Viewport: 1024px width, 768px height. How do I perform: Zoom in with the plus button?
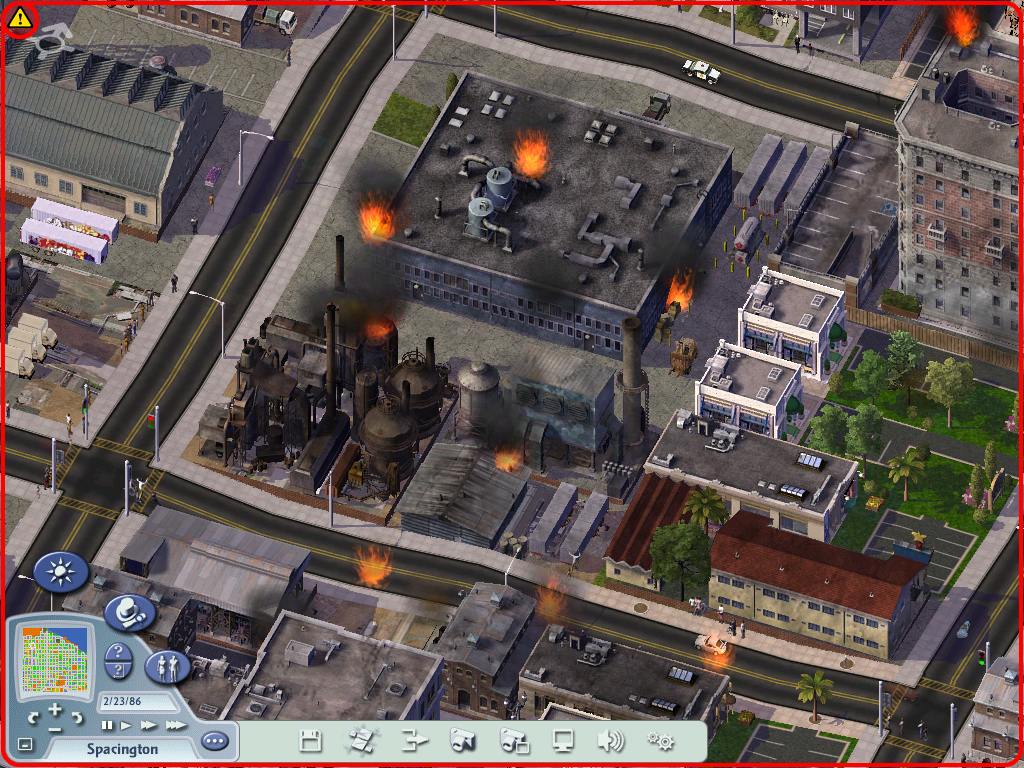(54, 712)
